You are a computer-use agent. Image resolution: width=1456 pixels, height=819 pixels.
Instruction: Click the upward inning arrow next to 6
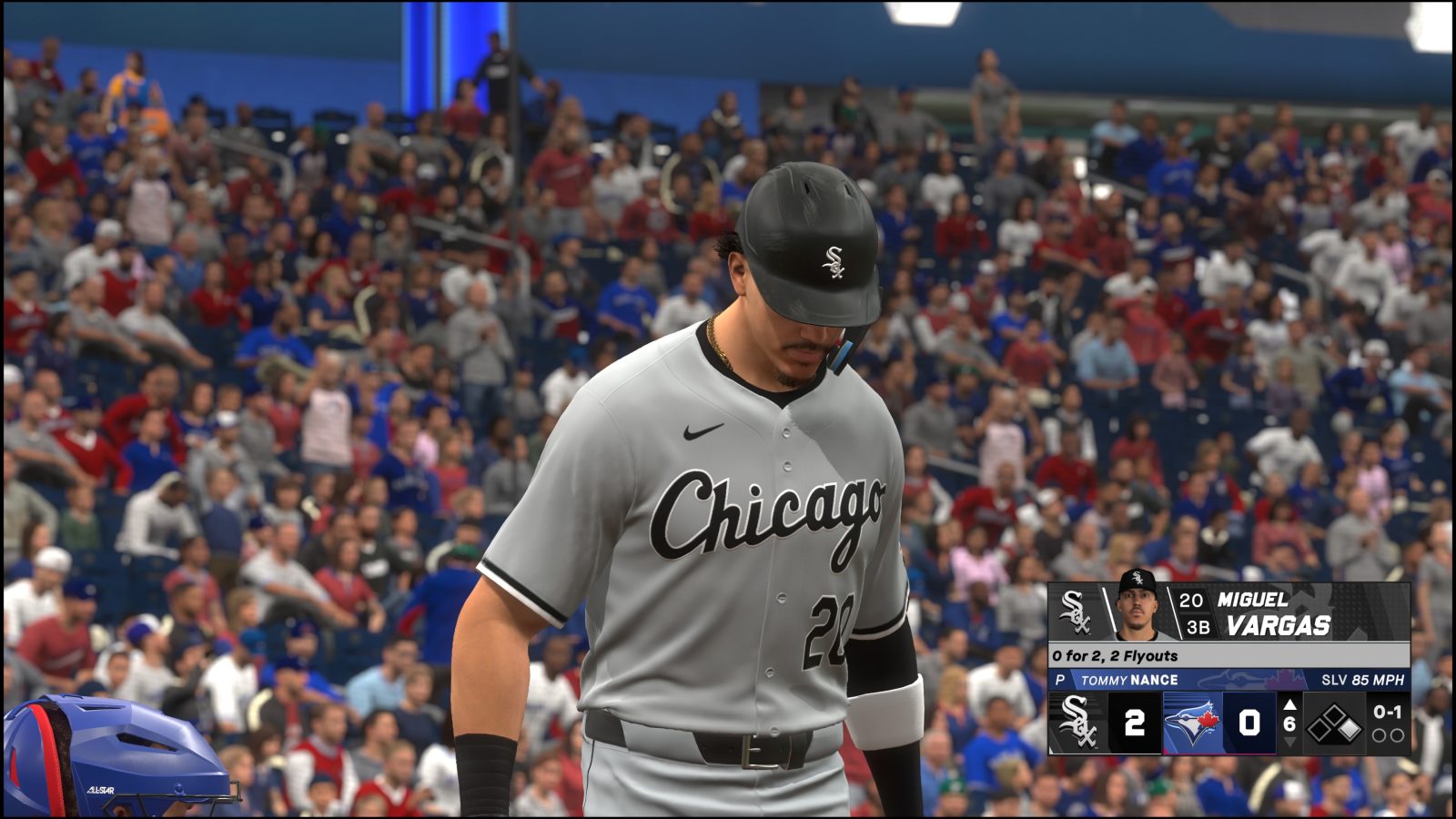[1289, 705]
